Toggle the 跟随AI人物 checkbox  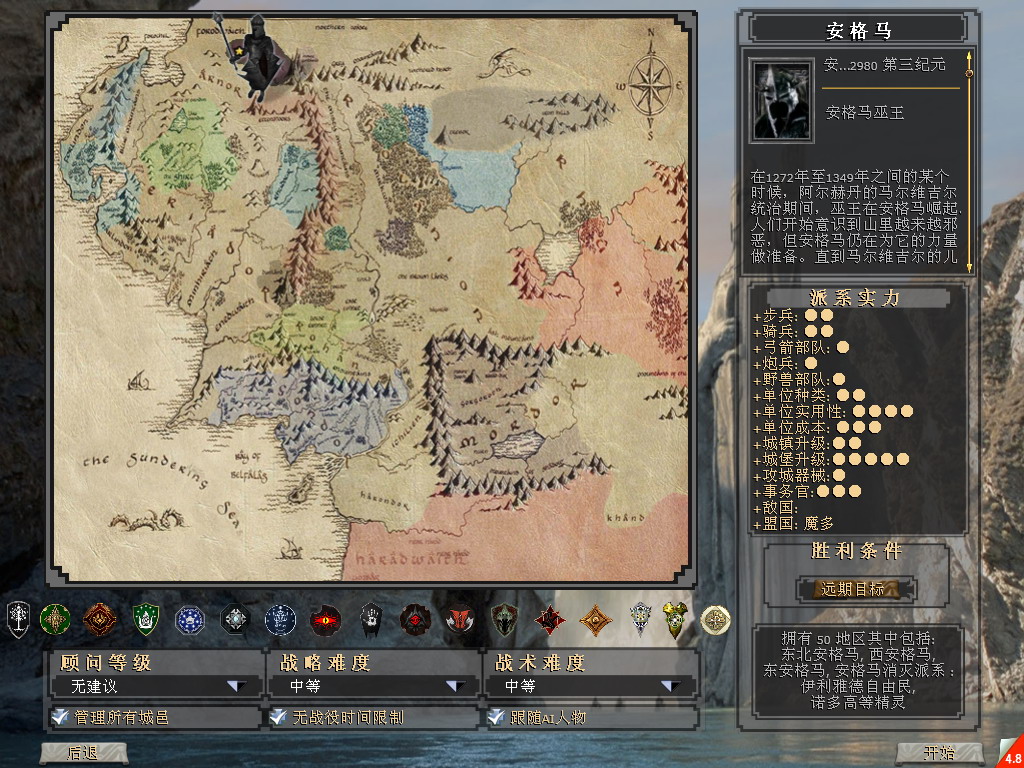coord(495,717)
